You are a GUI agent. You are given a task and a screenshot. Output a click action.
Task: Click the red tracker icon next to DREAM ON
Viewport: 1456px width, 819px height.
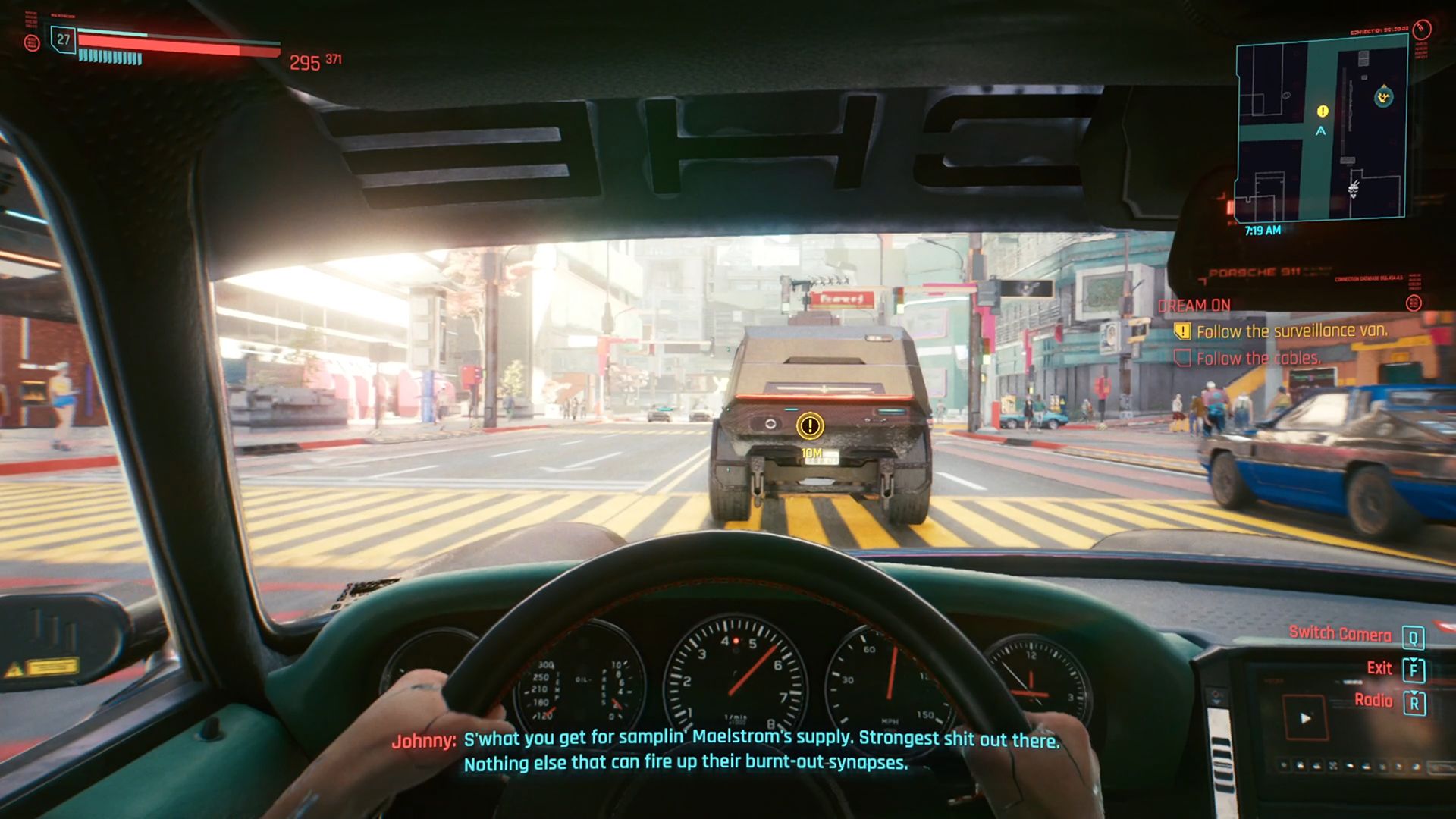pos(1414,303)
